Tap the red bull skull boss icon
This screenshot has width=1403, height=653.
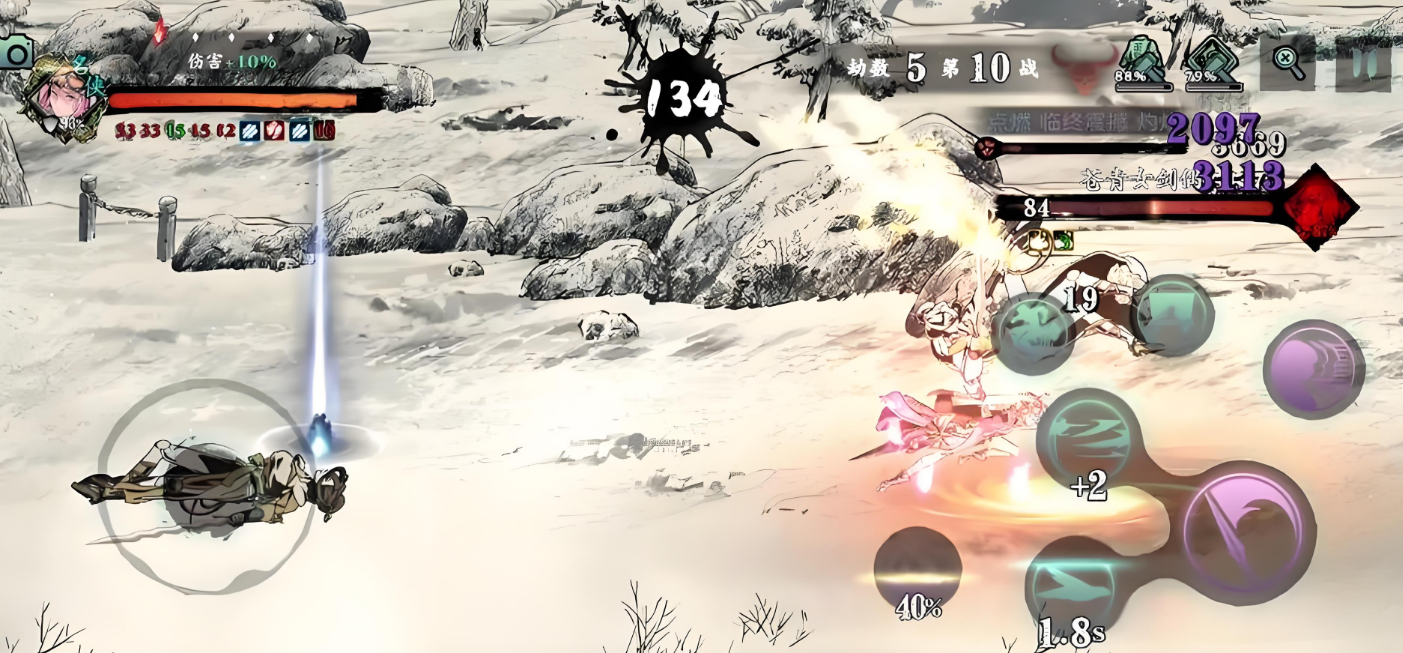point(1080,68)
